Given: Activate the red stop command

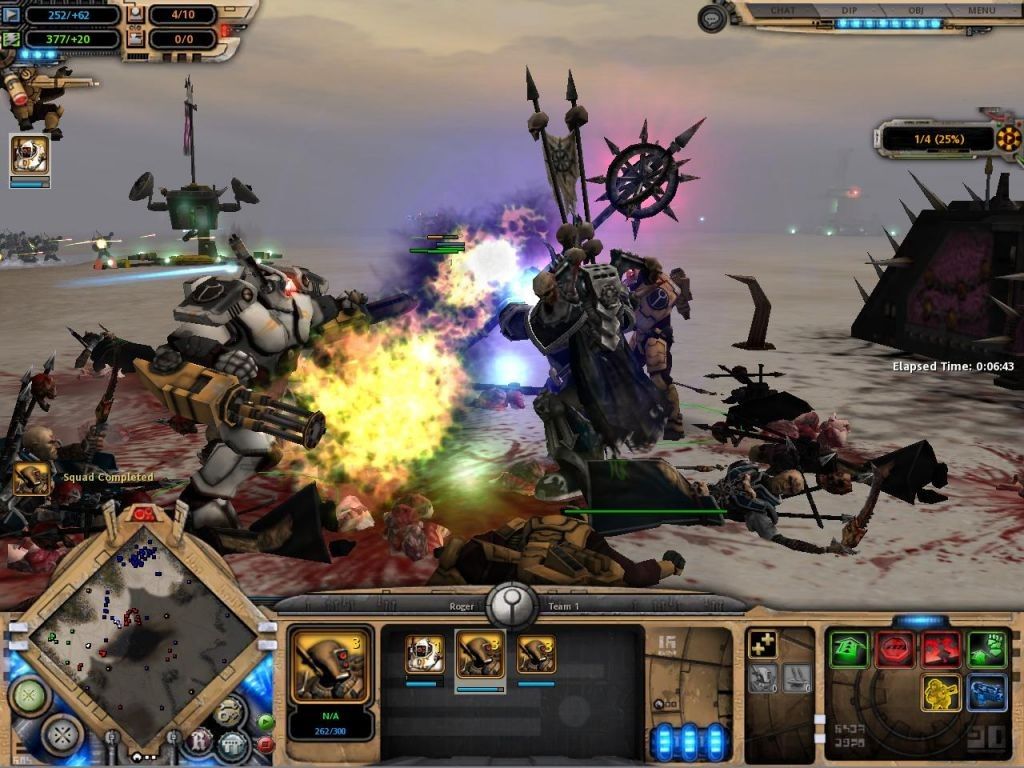Looking at the screenshot, I should (x=895, y=650).
